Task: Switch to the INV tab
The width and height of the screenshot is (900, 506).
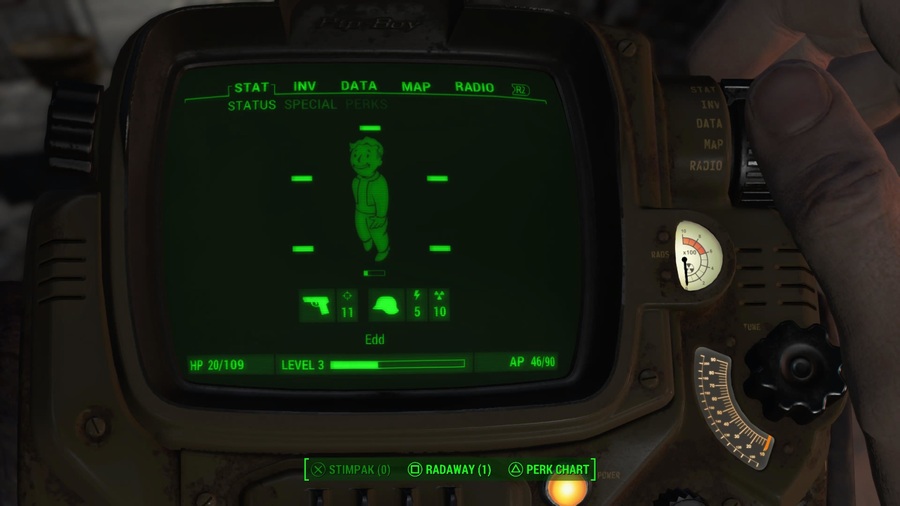Action: click(x=305, y=87)
